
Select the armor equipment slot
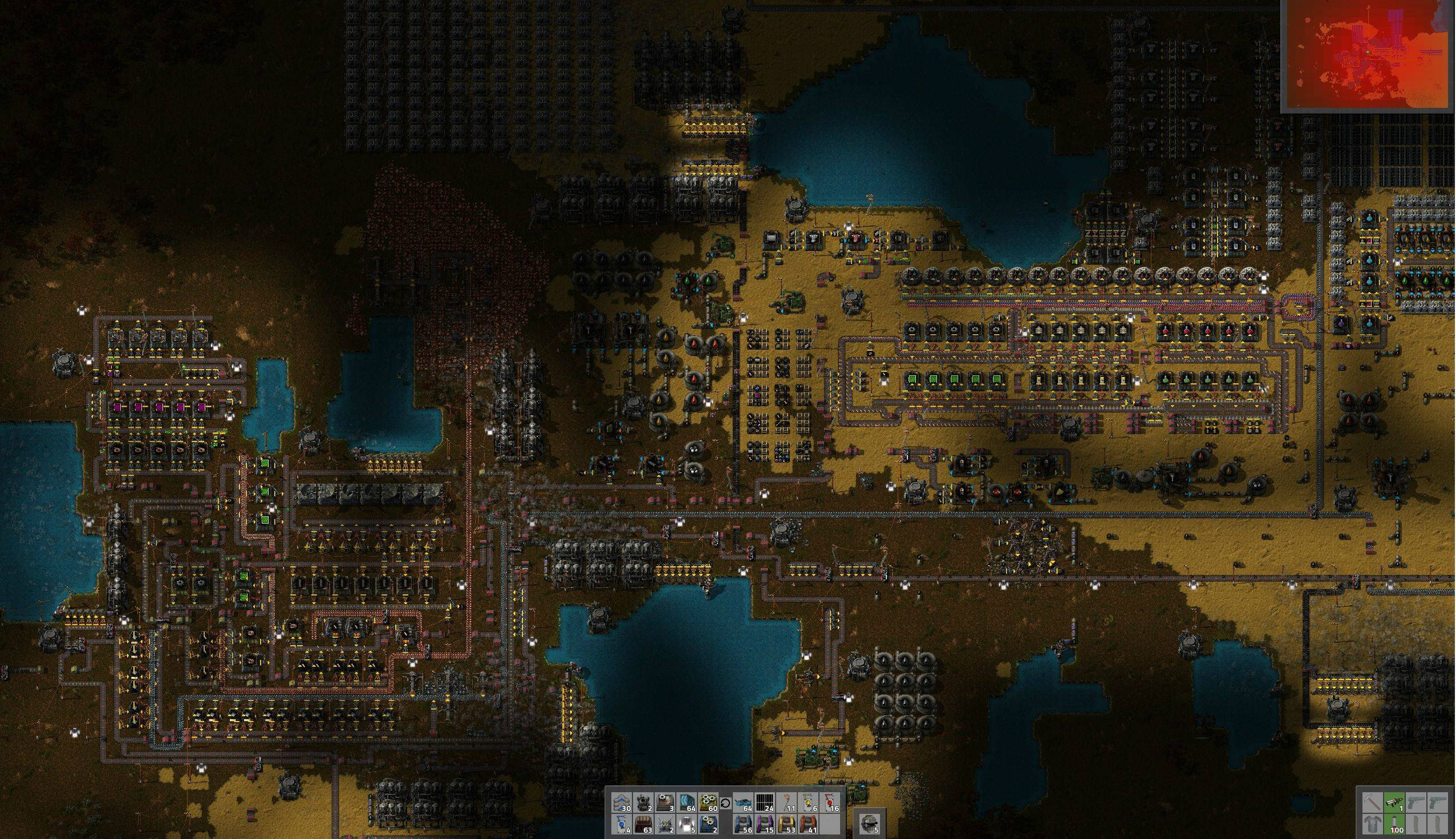tap(1373, 824)
